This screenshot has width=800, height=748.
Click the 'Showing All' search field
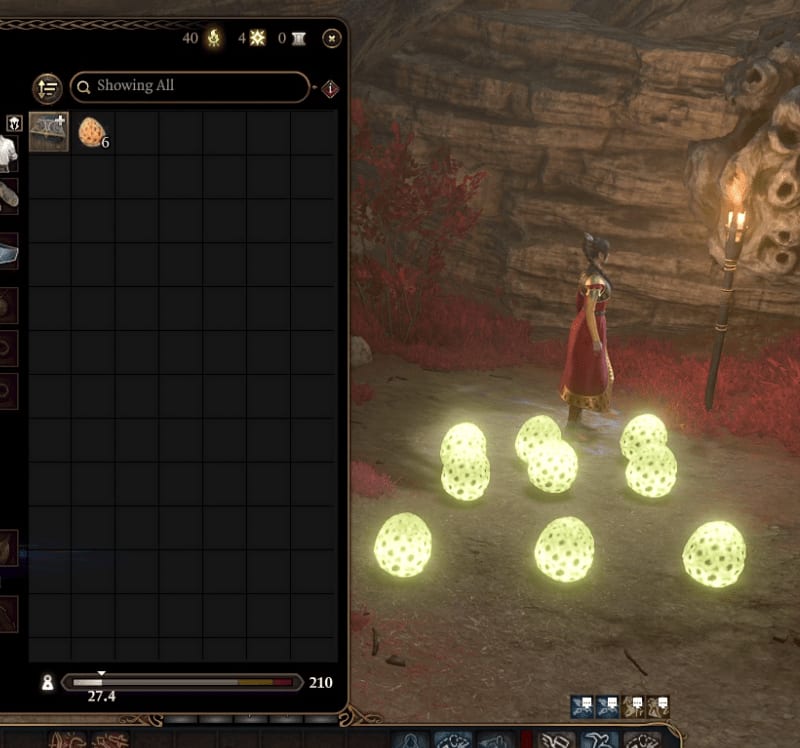click(190, 87)
